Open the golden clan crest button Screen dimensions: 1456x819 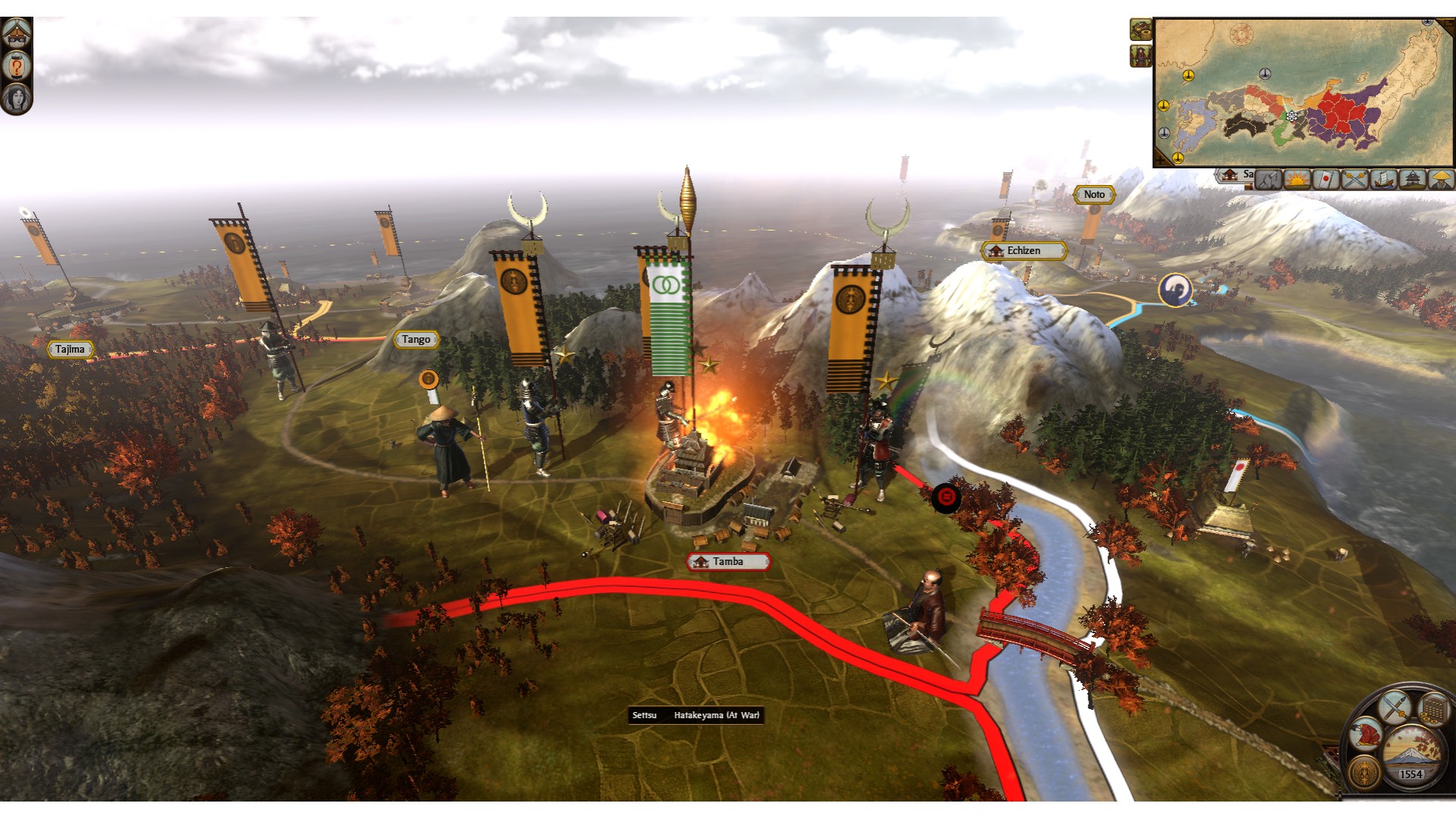point(1365,772)
